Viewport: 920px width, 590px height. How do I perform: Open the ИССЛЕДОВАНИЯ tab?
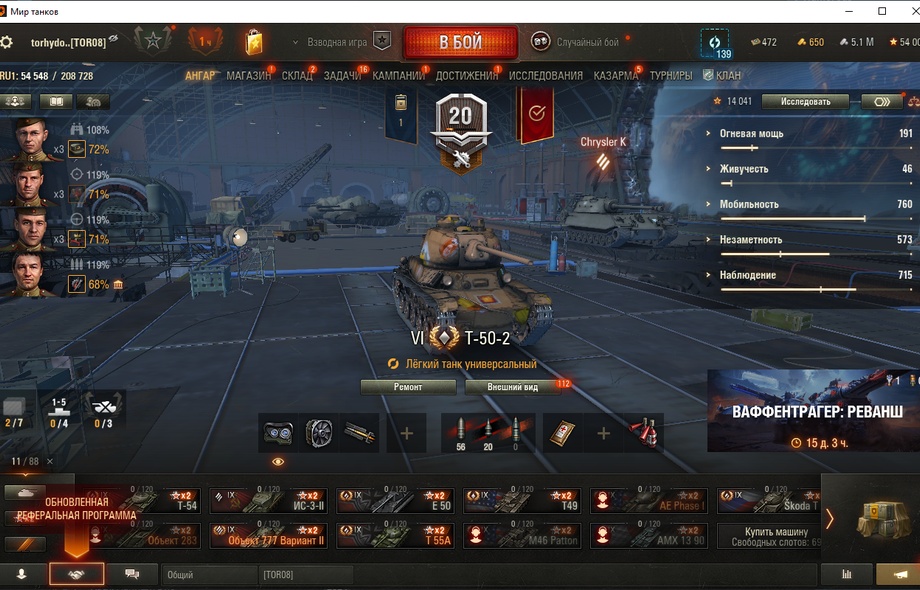[545, 75]
